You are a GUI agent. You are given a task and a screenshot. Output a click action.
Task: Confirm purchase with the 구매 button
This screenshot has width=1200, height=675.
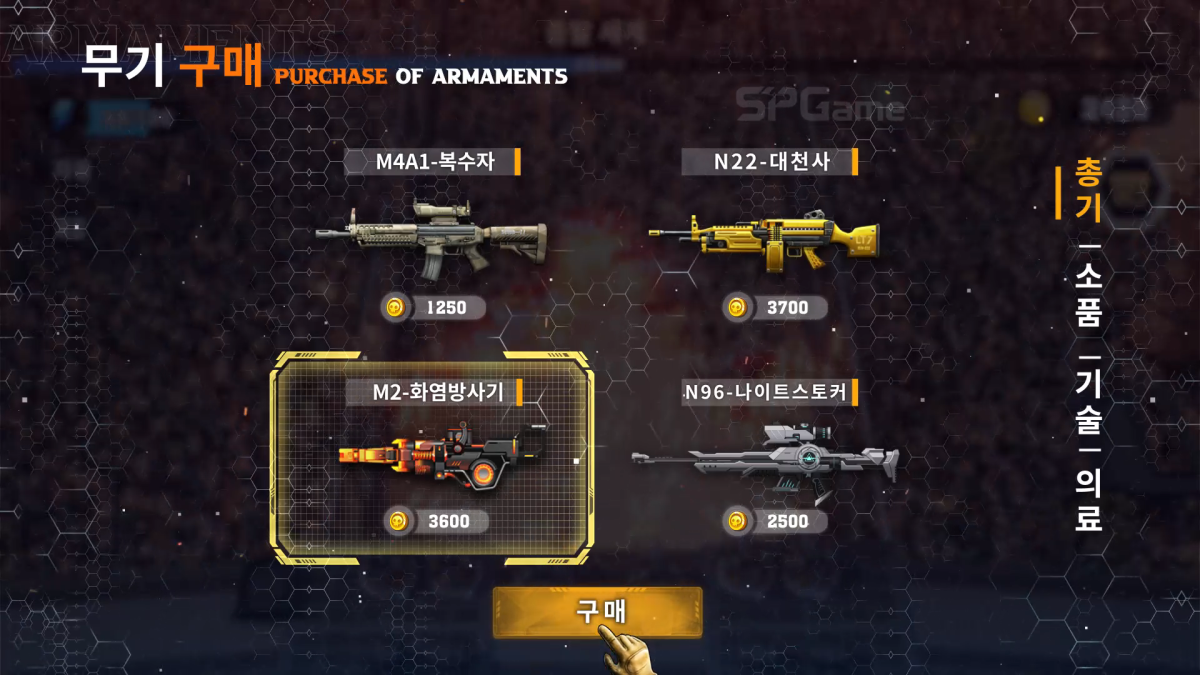(x=597, y=611)
